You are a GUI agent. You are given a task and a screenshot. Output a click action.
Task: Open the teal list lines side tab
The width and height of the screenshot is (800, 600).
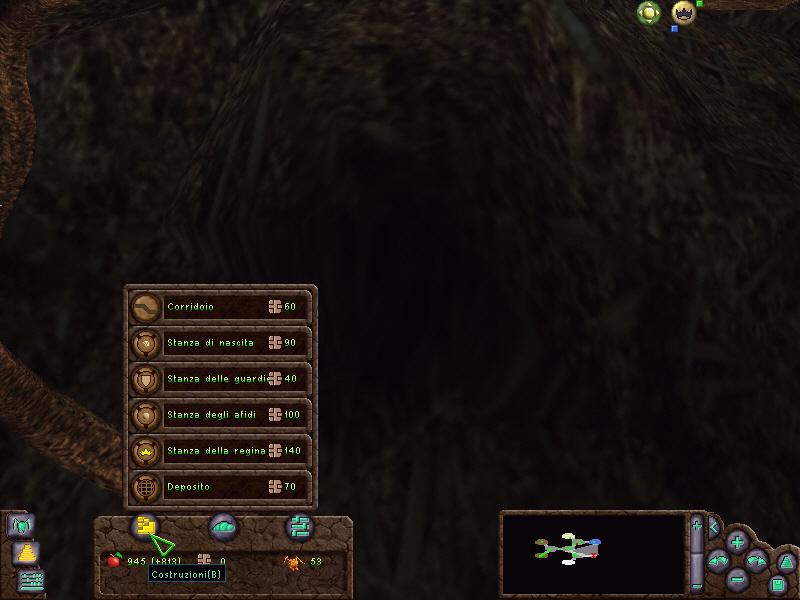pyautogui.click(x=32, y=579)
